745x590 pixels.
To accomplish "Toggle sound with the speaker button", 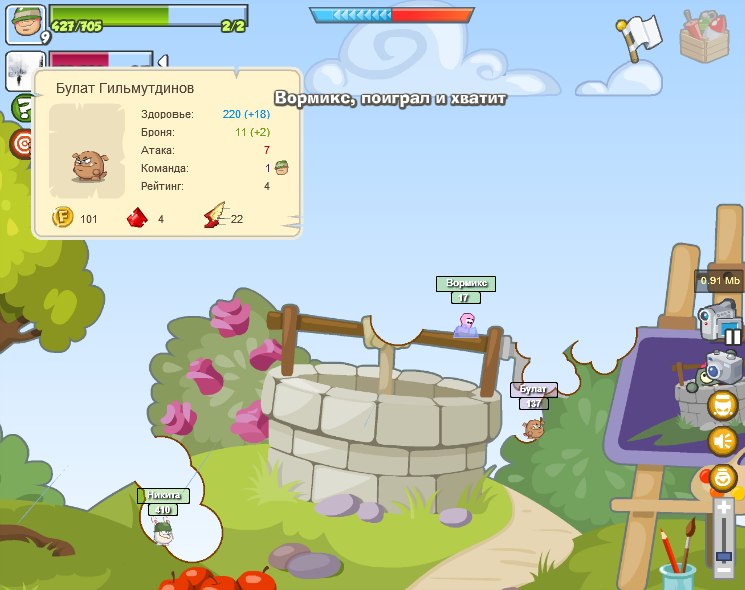I will (723, 441).
